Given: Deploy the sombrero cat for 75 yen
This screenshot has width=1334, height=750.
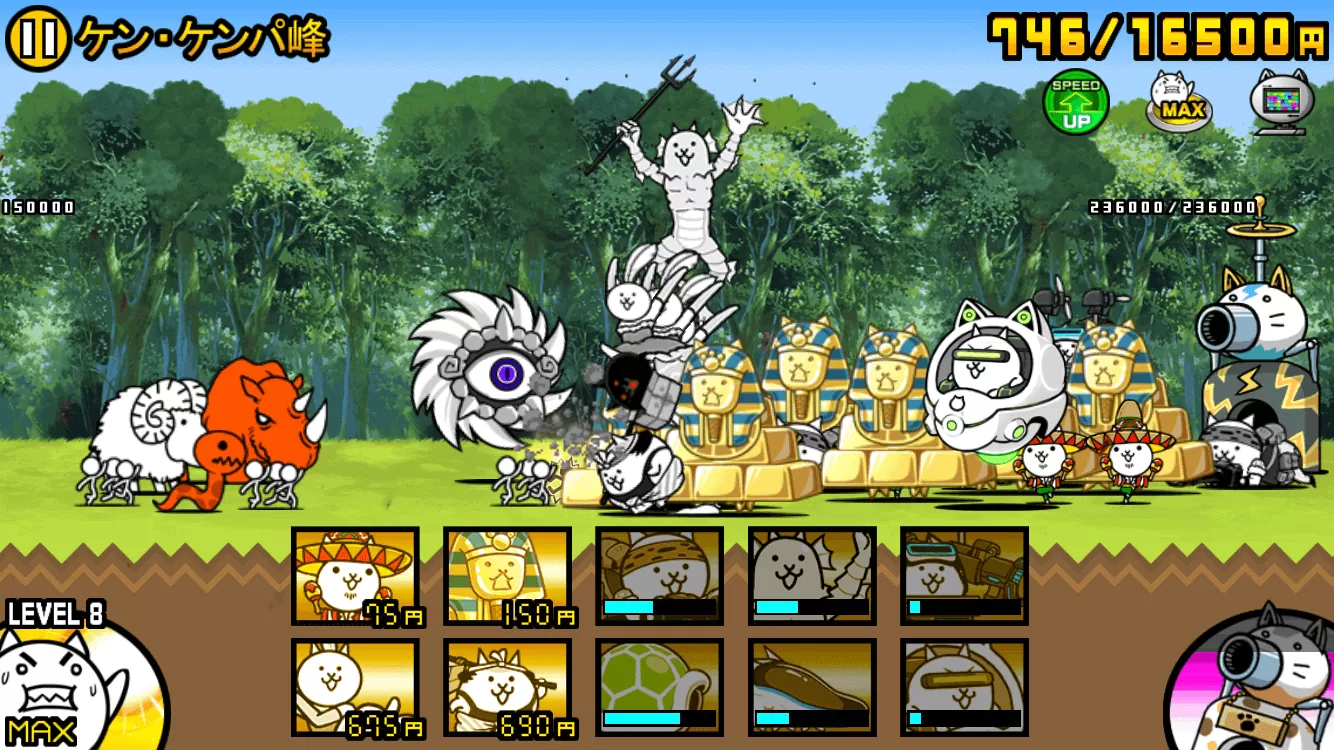Looking at the screenshot, I should coord(355,576).
